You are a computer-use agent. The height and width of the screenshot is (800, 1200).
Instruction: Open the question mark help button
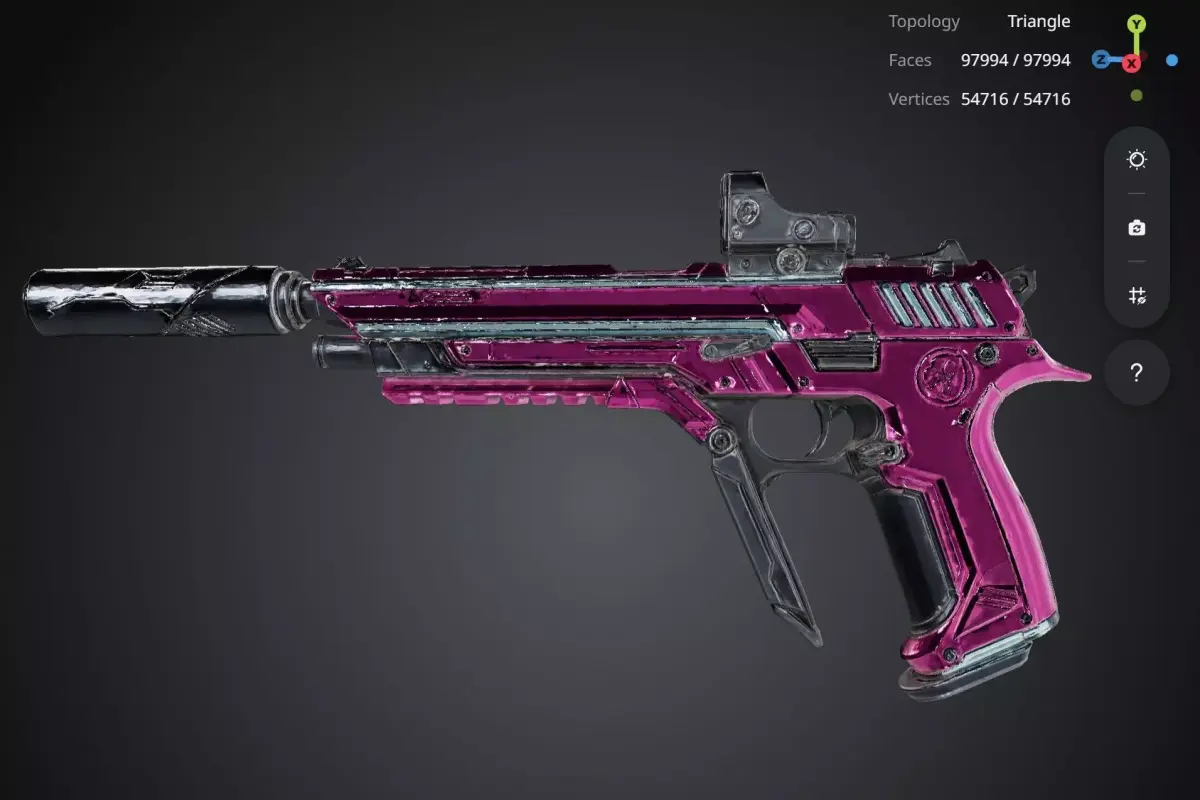(1137, 373)
